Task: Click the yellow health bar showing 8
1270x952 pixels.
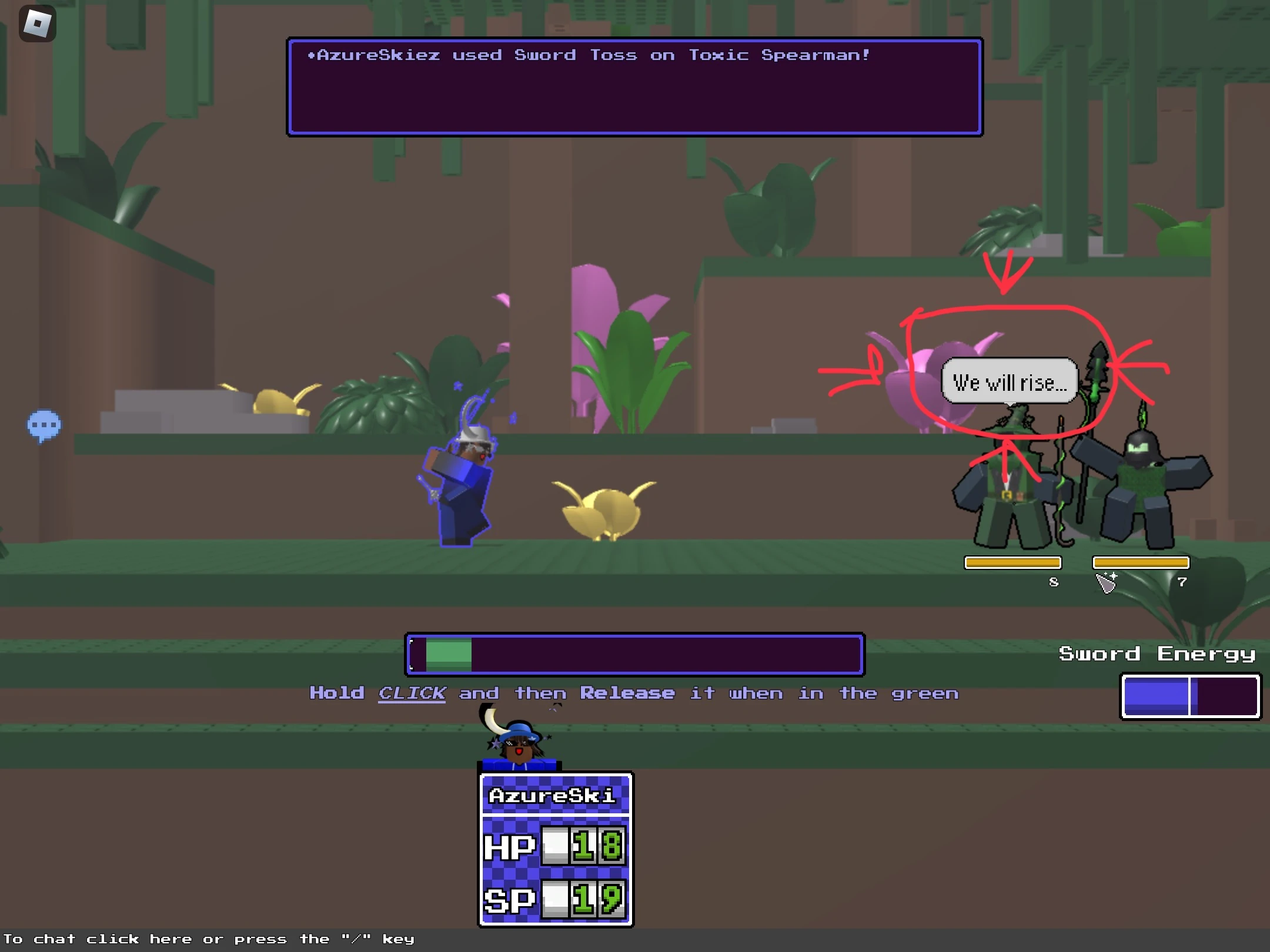Action: click(x=1012, y=562)
